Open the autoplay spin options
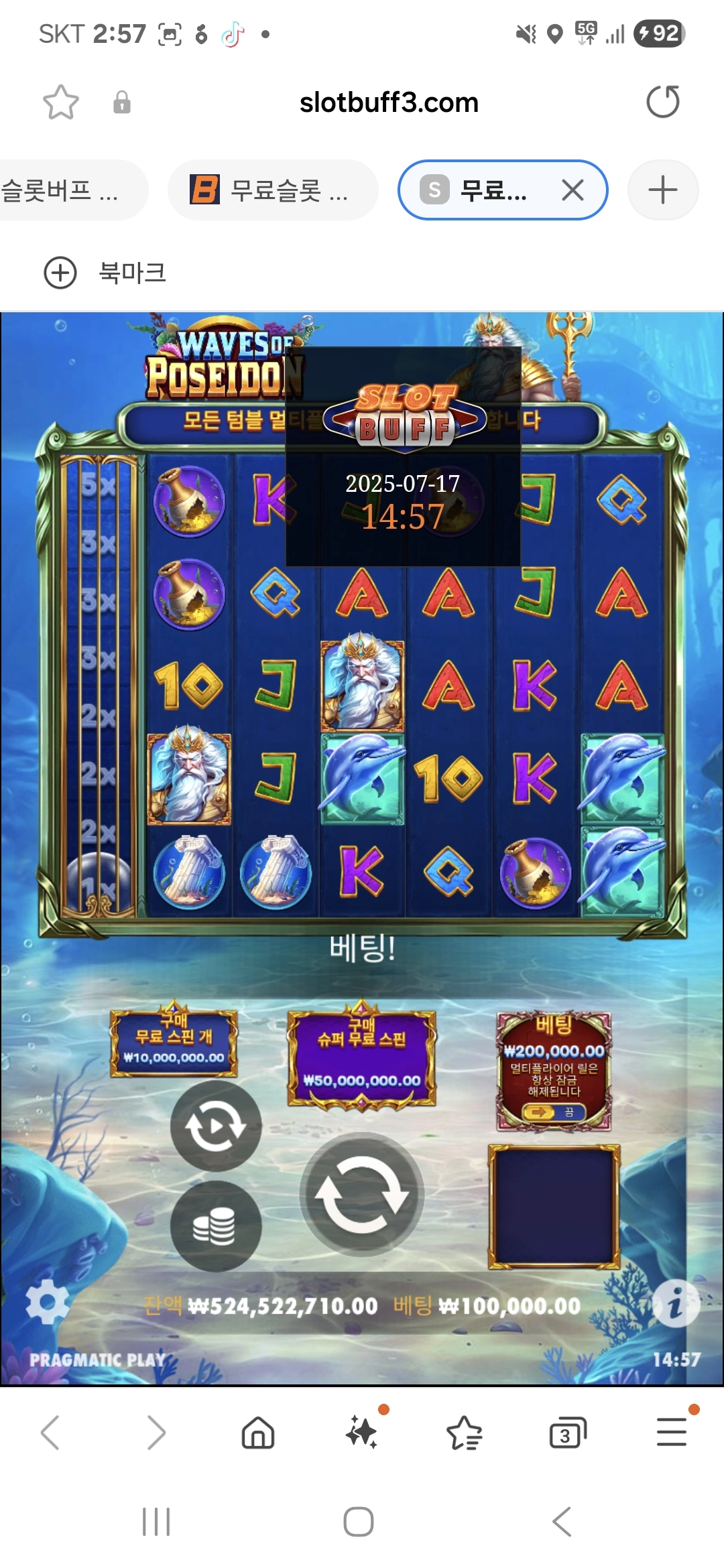The image size is (724, 1568). tap(216, 1126)
